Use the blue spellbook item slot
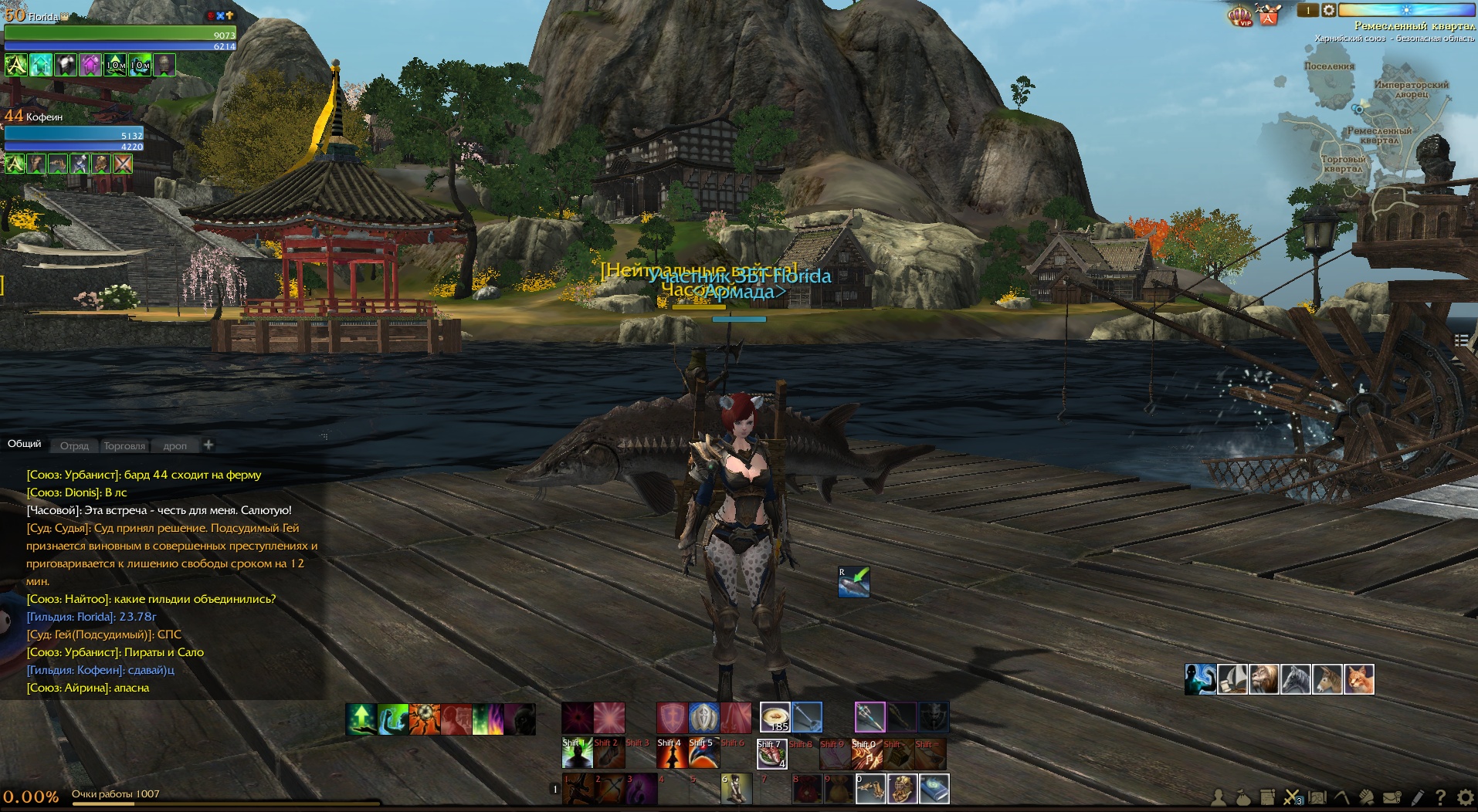This screenshot has height=812, width=1478. pos(934,789)
